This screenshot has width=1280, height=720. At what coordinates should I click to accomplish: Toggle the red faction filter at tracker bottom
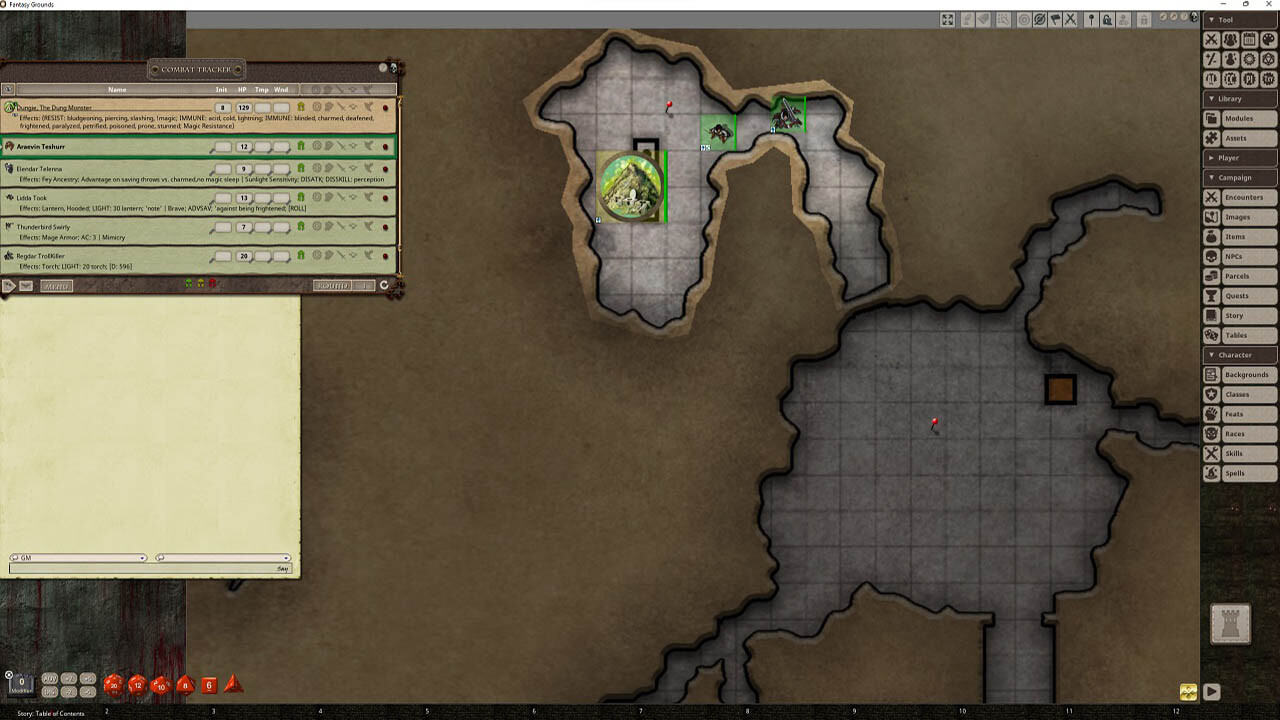213,283
